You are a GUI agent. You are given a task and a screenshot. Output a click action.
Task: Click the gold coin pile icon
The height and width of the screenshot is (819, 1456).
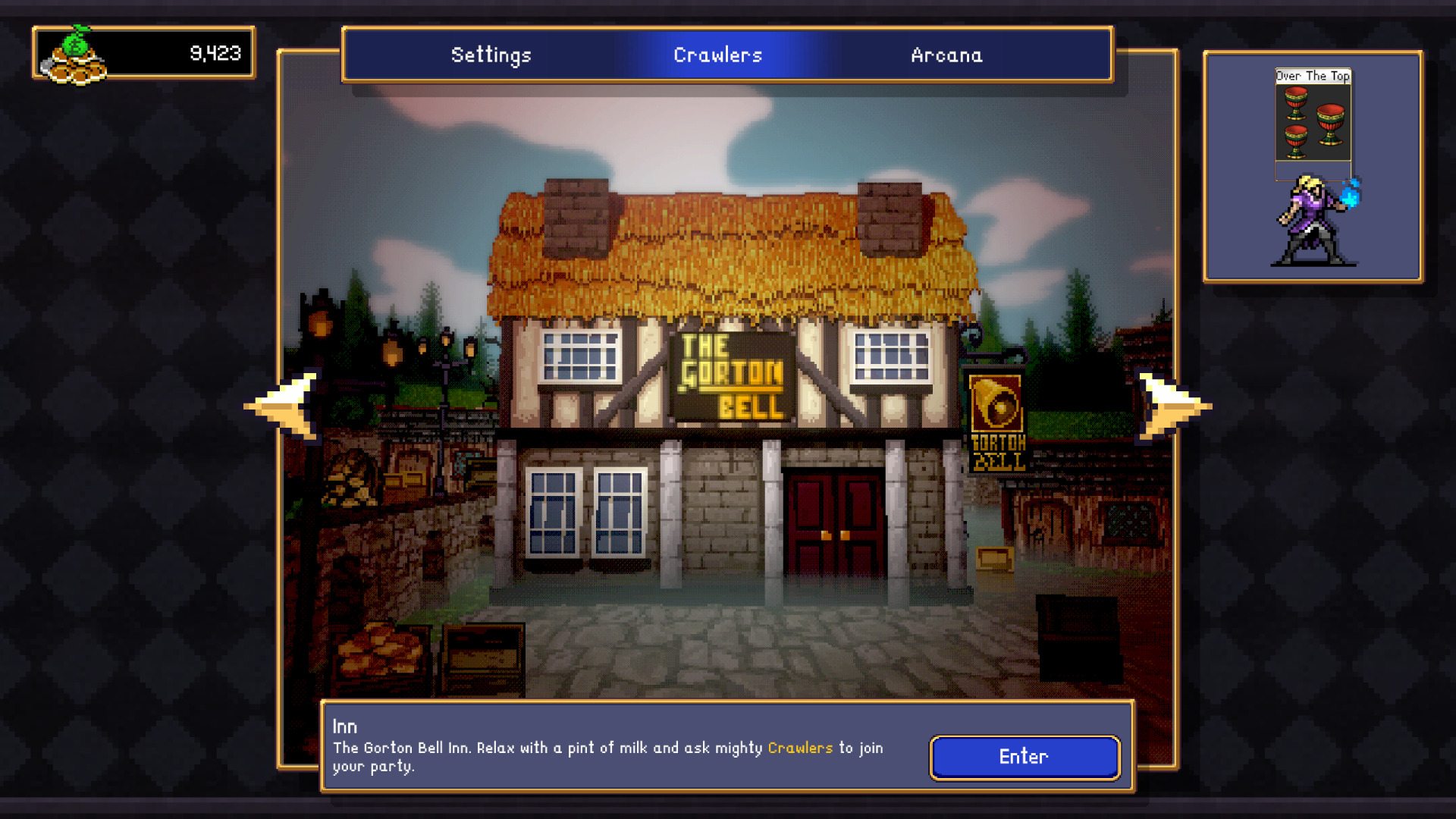coord(76,68)
